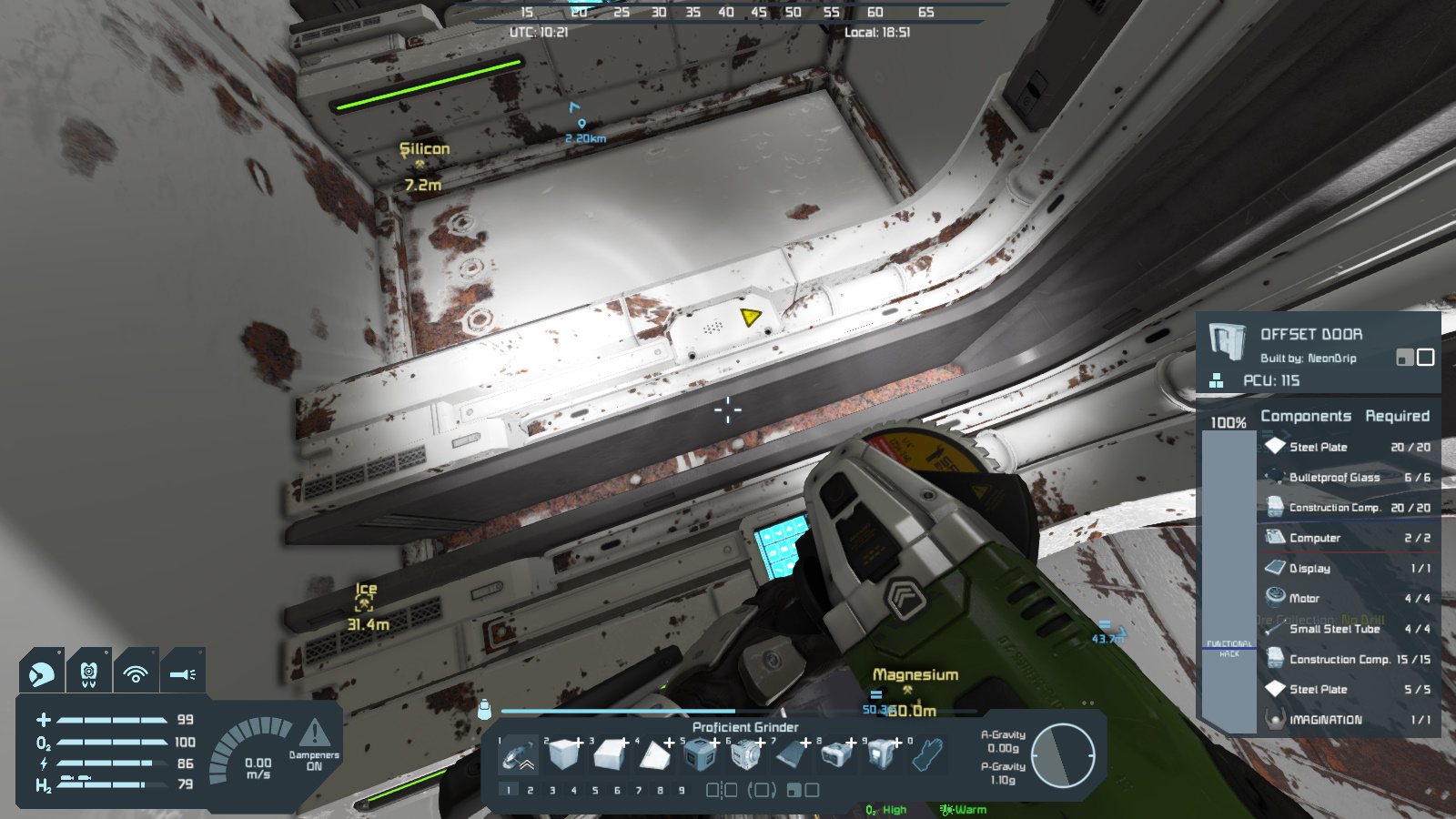Select the armor slope block slot
The image size is (1456, 819).
point(610,755)
